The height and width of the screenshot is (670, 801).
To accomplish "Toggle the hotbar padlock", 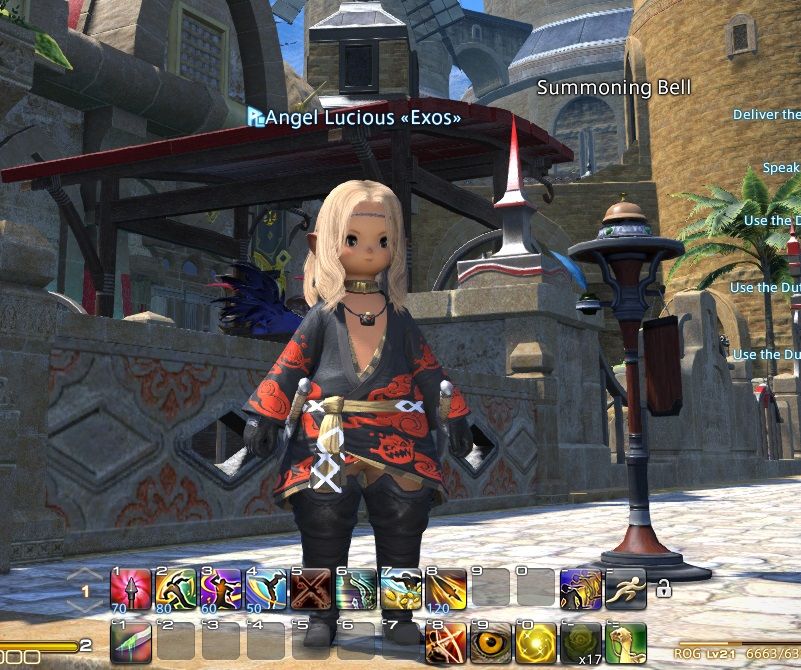I will coord(662,590).
